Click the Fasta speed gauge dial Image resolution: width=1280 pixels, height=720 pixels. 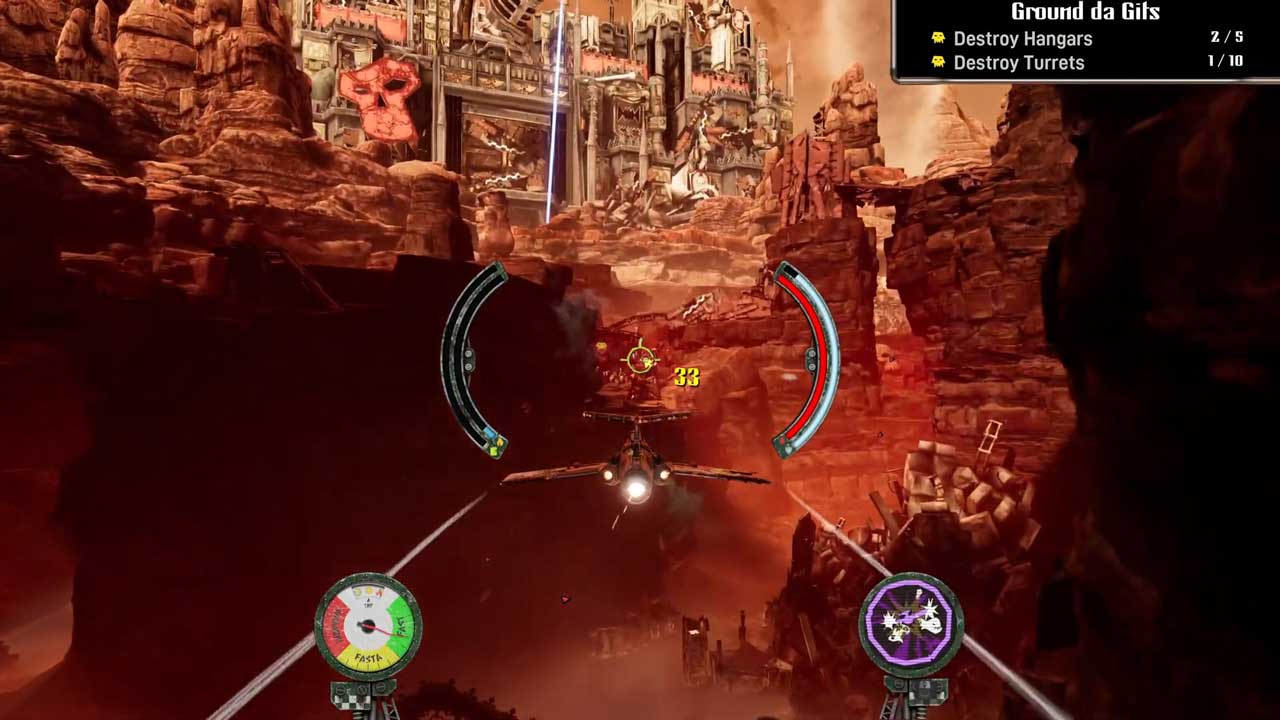pyautogui.click(x=368, y=627)
